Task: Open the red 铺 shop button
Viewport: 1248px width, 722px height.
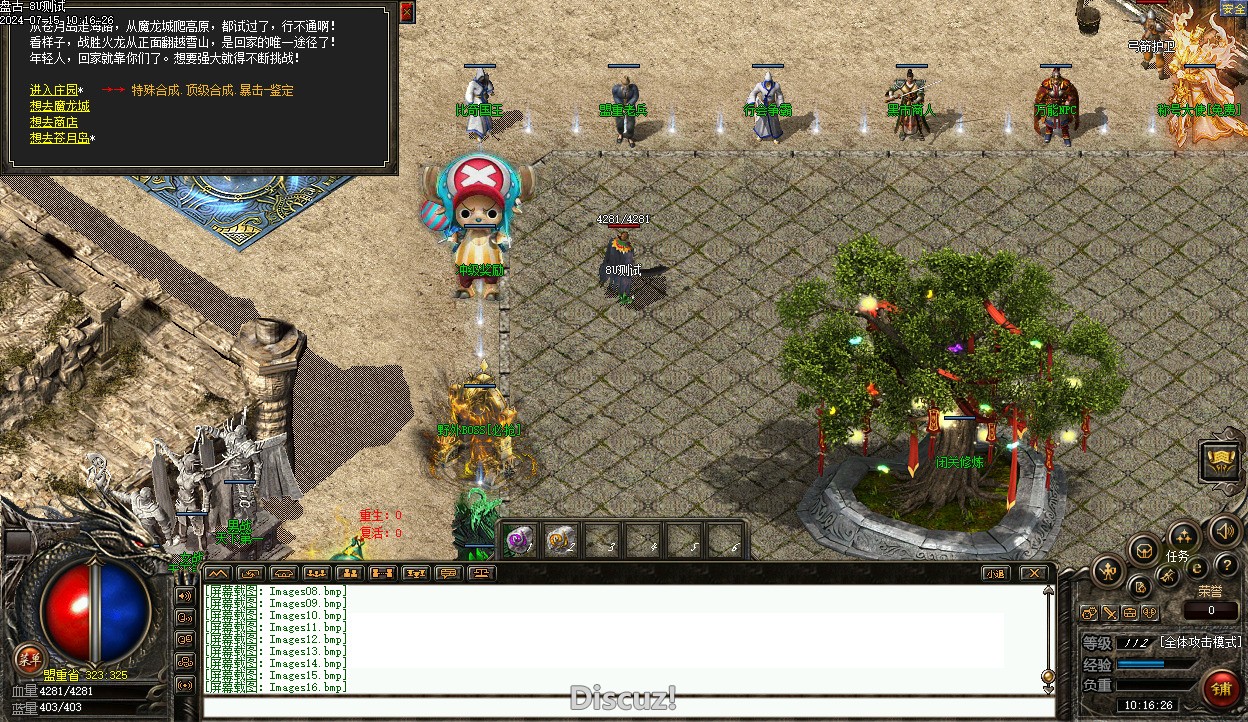Action: [x=1220, y=689]
